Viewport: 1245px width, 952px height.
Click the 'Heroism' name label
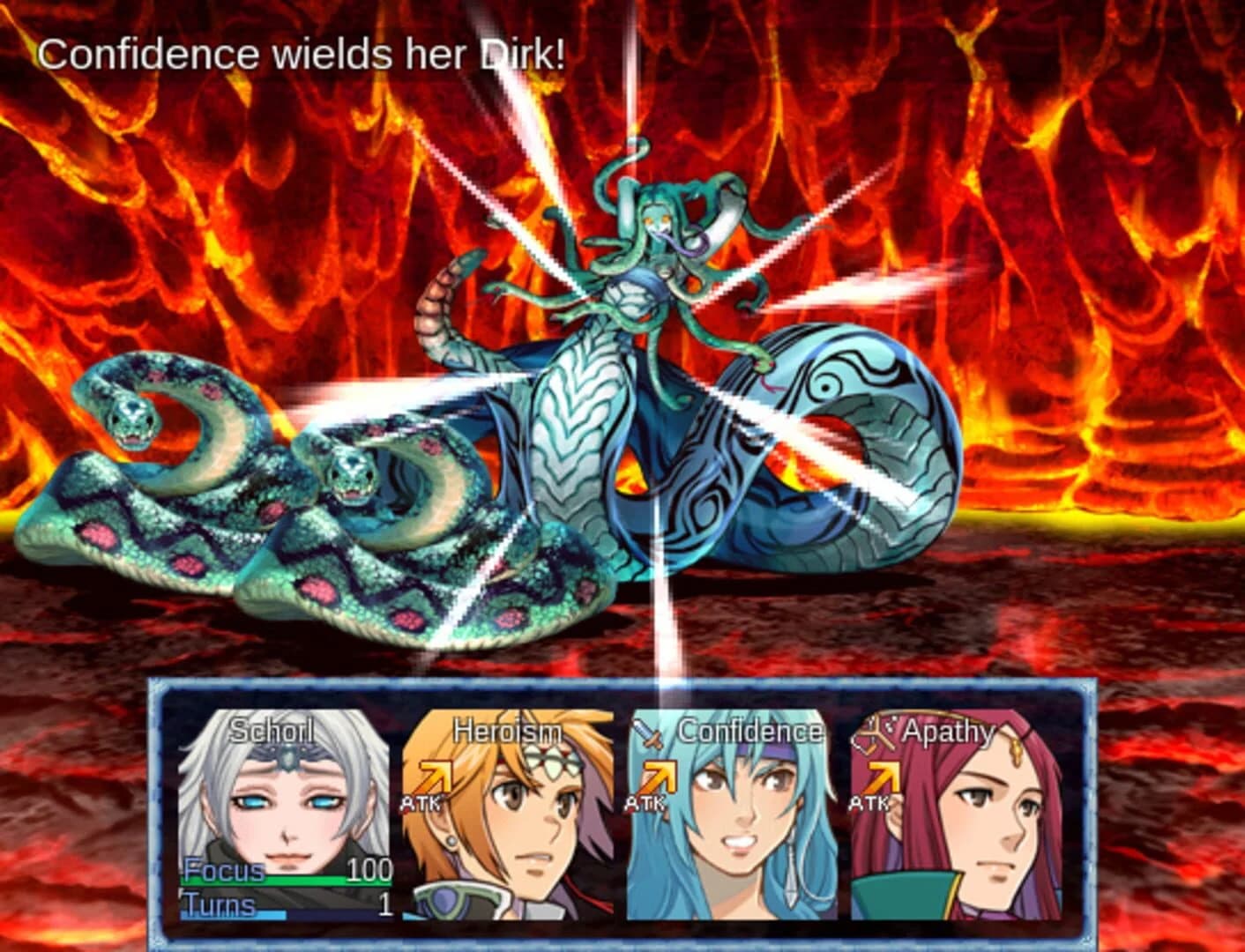point(507,730)
